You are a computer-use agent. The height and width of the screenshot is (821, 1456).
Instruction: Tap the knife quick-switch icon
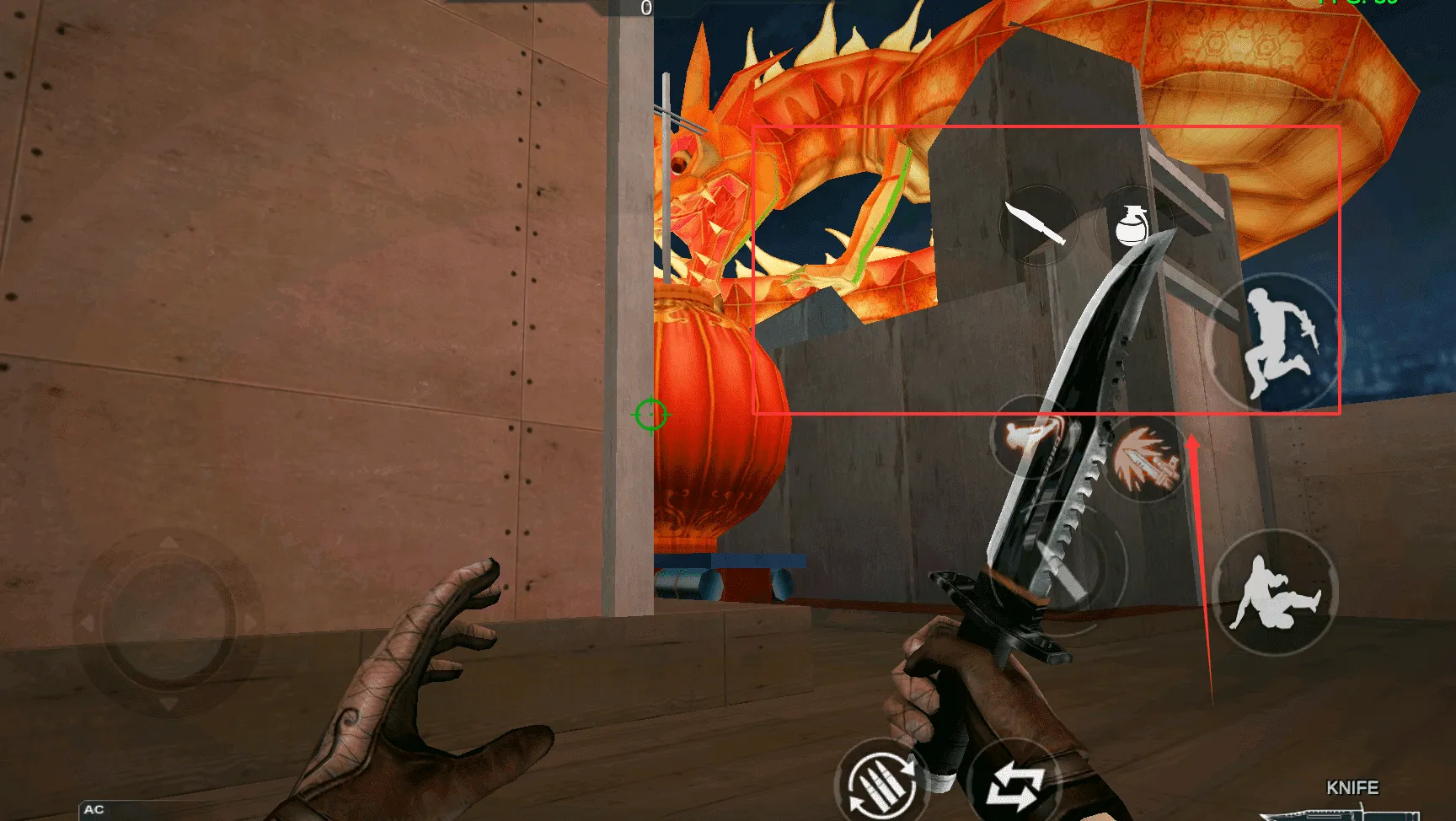pyautogui.click(x=1038, y=223)
